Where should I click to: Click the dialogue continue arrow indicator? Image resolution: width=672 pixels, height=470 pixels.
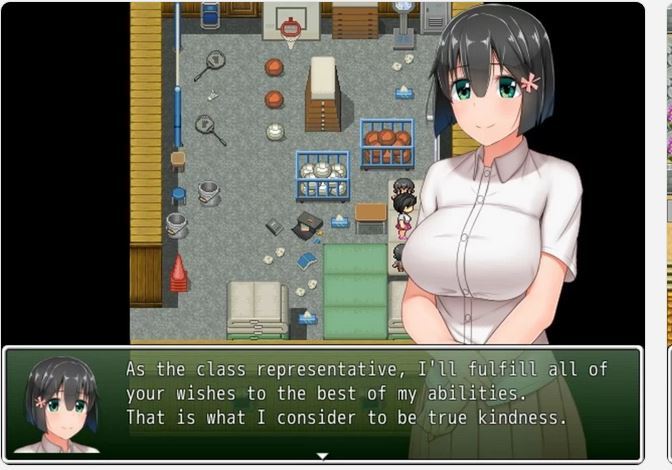tap(322, 456)
